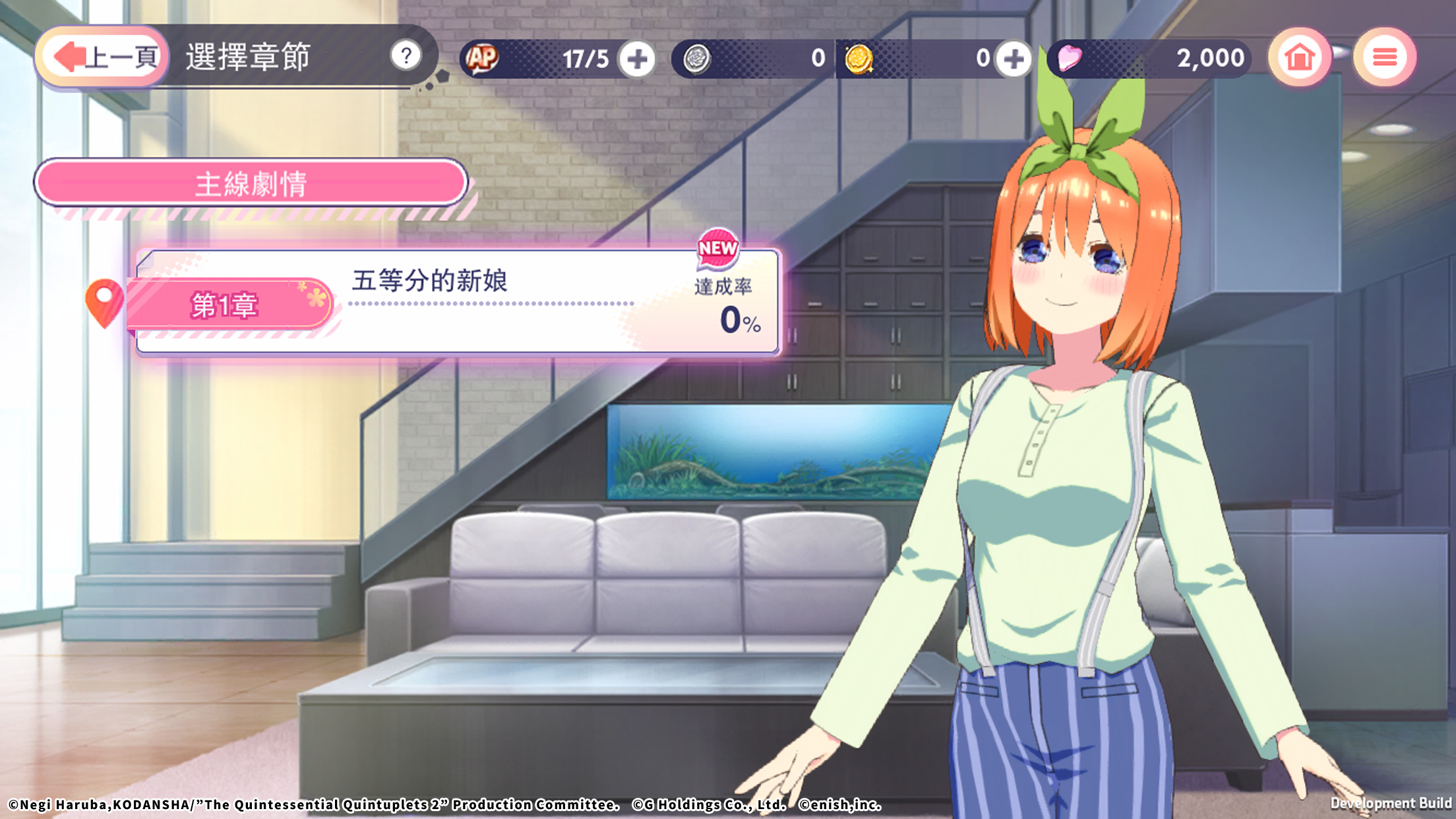Tap the NEW badge on the chapter
Viewport: 1456px width, 819px height.
(x=717, y=253)
